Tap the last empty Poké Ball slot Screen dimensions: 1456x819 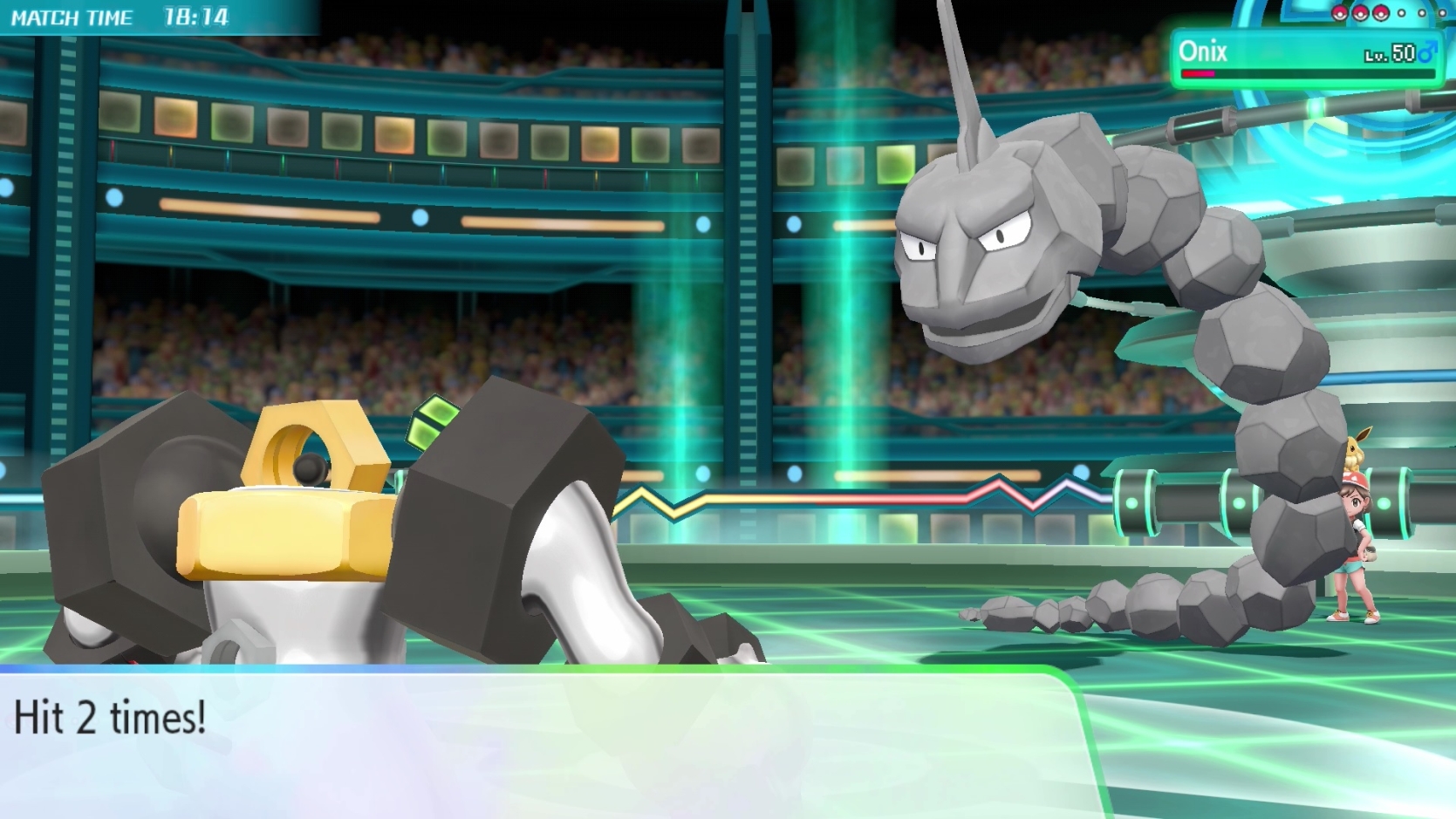coord(1442,12)
